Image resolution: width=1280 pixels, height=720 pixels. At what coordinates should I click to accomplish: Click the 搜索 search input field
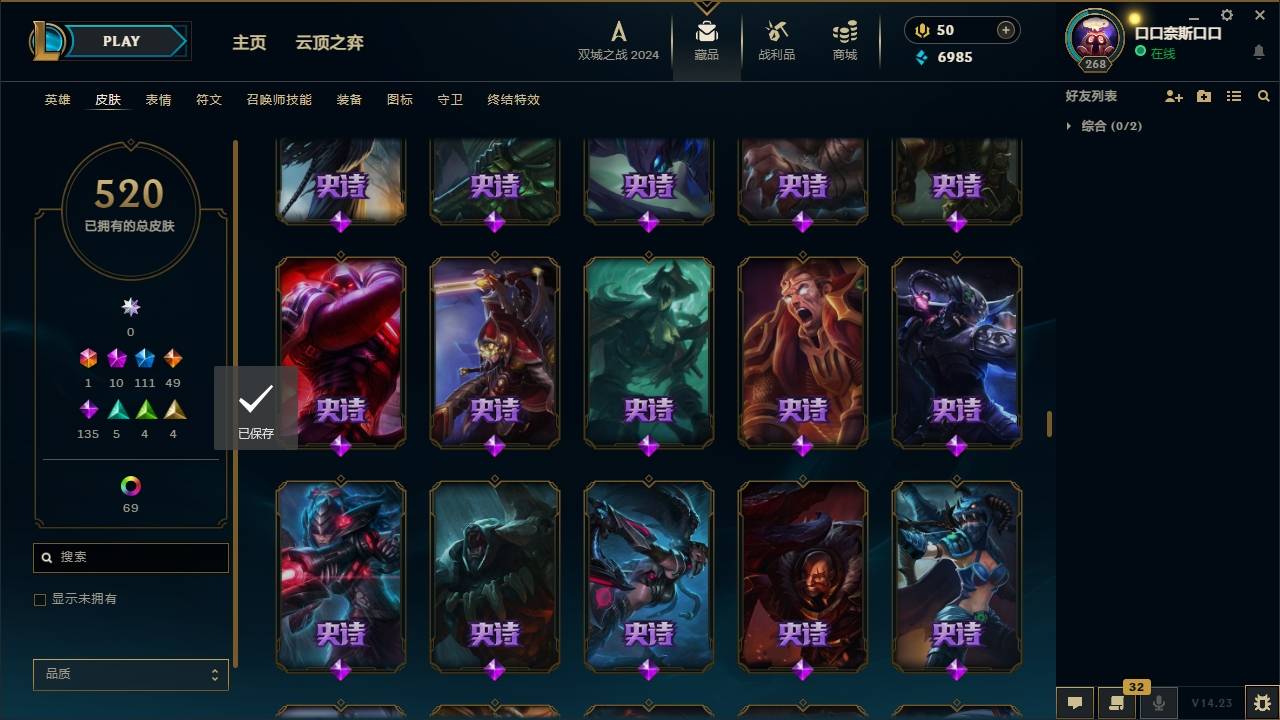pyautogui.click(x=130, y=557)
